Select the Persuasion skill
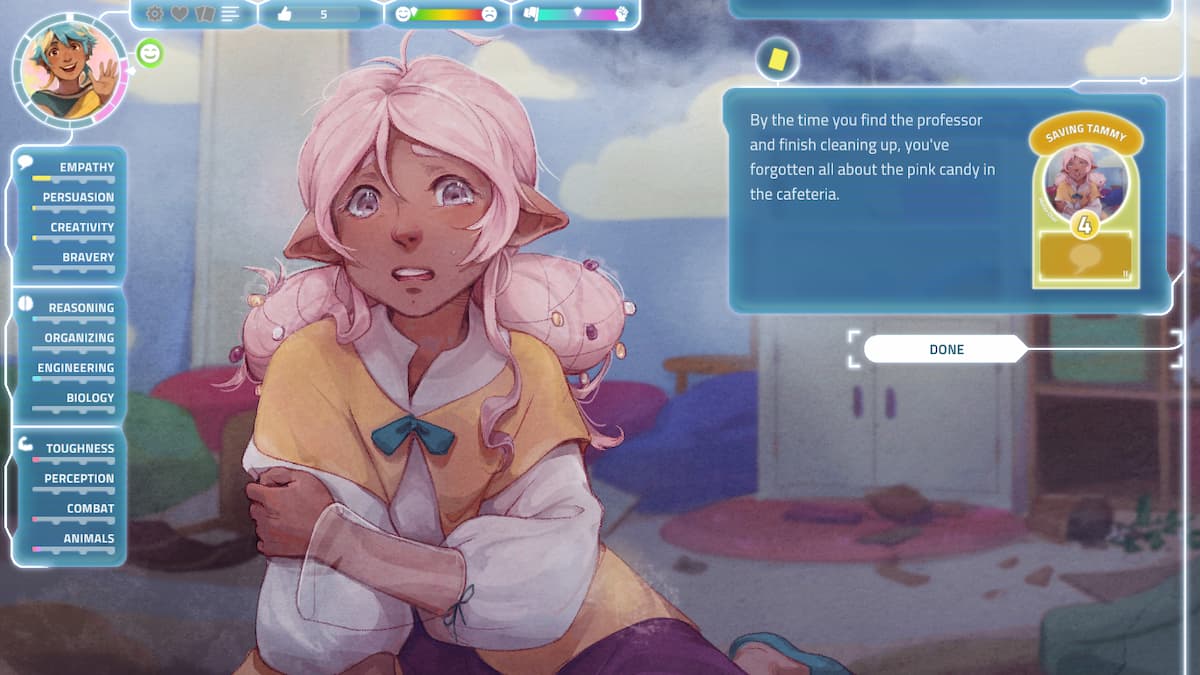Screen dimensions: 1200x675 pyautogui.click(x=78, y=197)
